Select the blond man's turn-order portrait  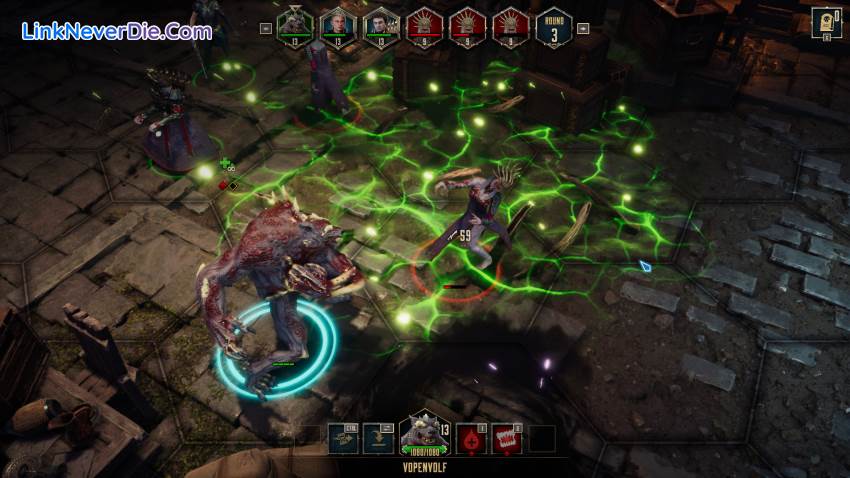[x=337, y=24]
